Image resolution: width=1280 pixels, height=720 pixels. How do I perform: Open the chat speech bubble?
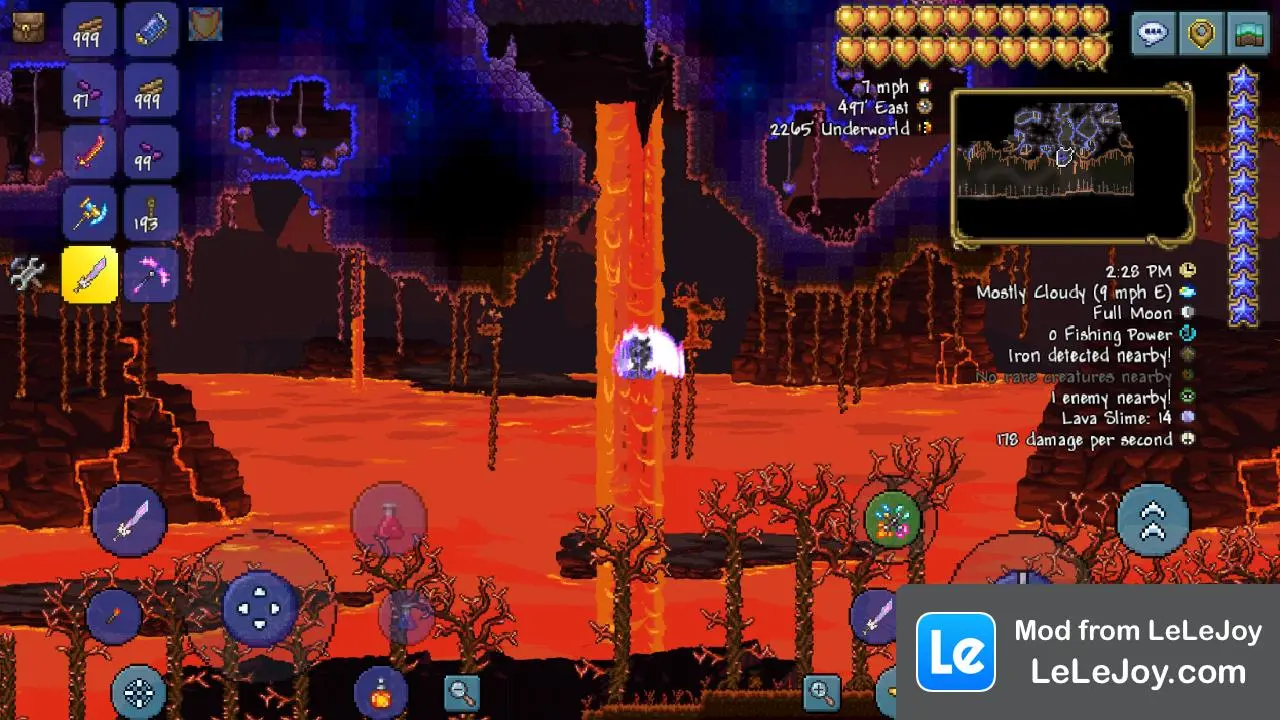[1153, 34]
